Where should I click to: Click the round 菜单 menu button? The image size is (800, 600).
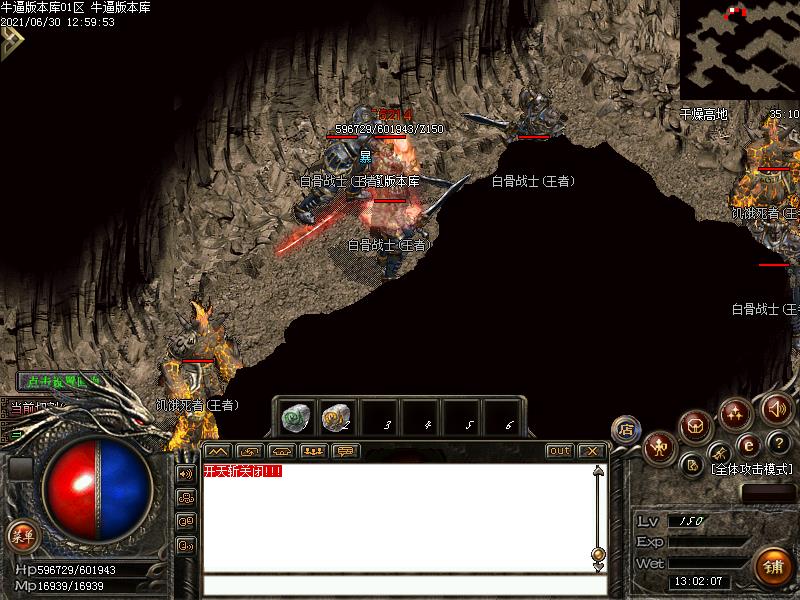21,536
